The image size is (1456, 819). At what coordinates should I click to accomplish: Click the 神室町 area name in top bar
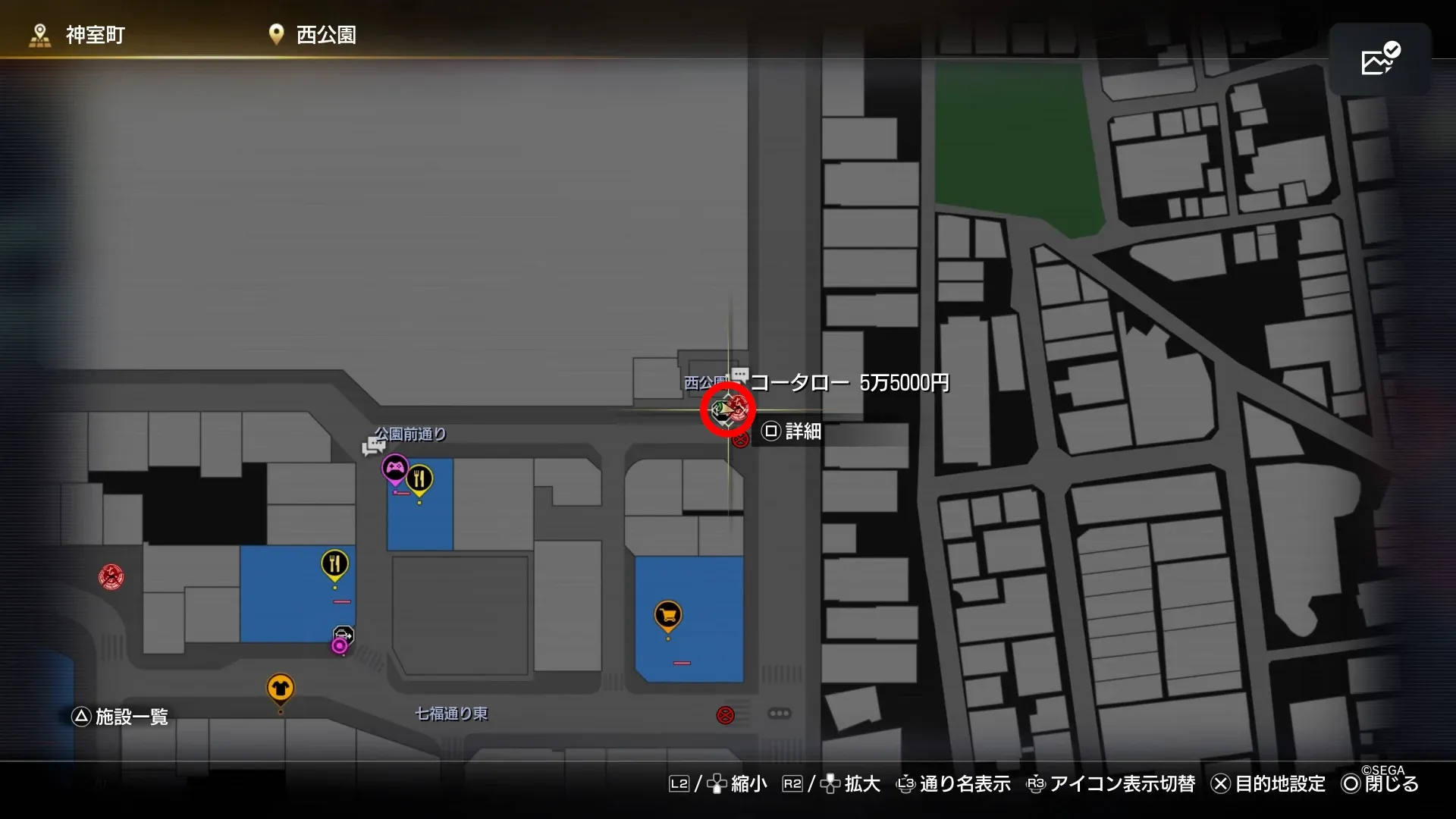pyautogui.click(x=93, y=33)
